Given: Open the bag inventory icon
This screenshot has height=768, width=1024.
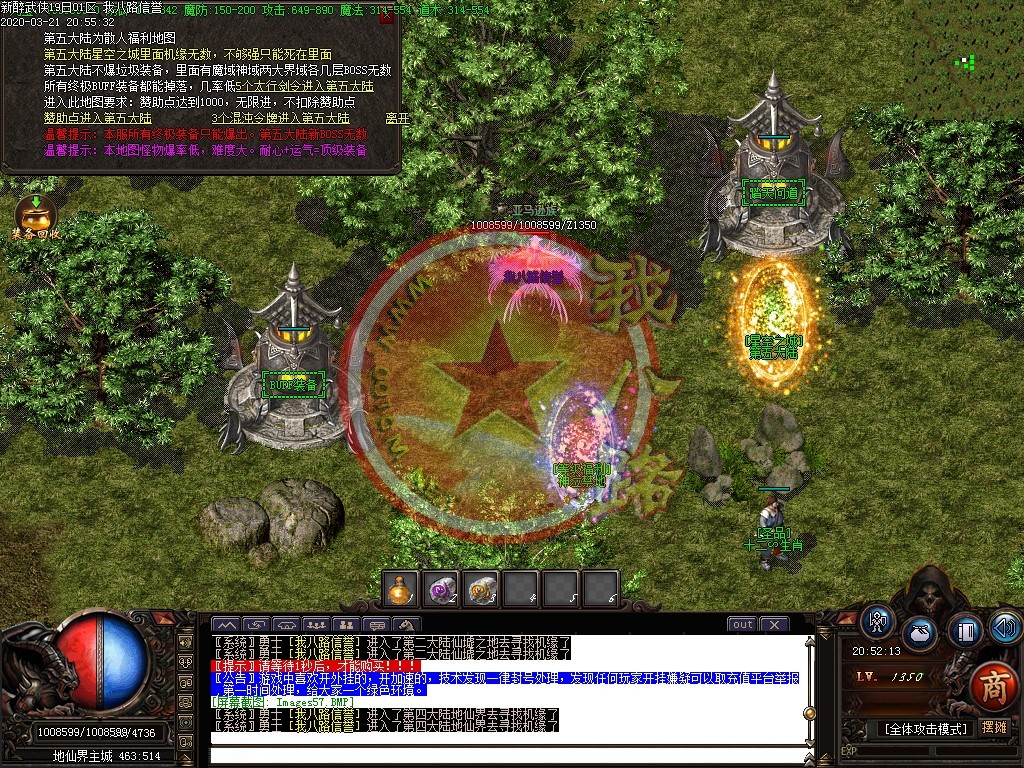Looking at the screenshot, I should point(920,633).
